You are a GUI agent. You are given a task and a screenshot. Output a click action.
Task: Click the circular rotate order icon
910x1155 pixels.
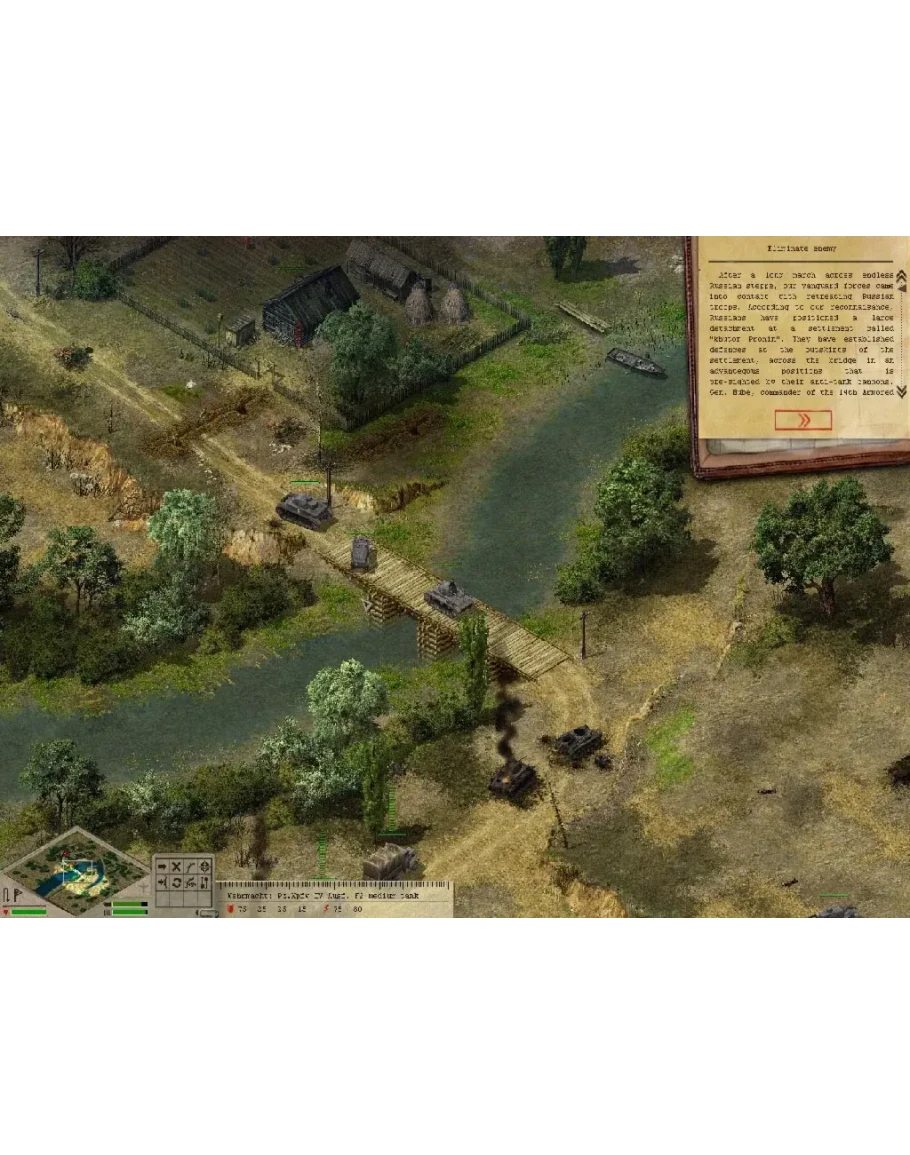click(x=176, y=883)
